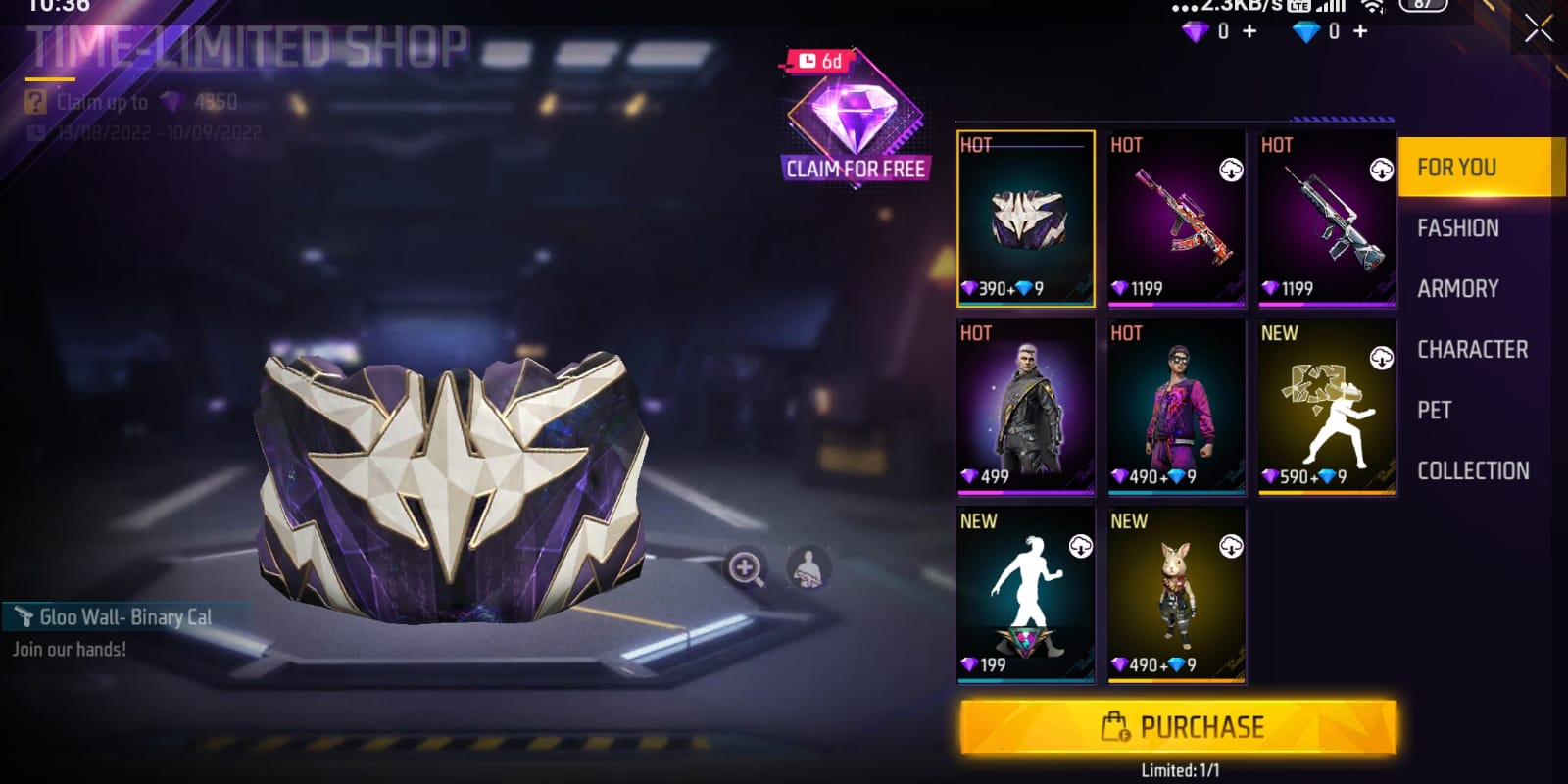Select the For You tab
1568x784 pixels.
[1457, 168]
